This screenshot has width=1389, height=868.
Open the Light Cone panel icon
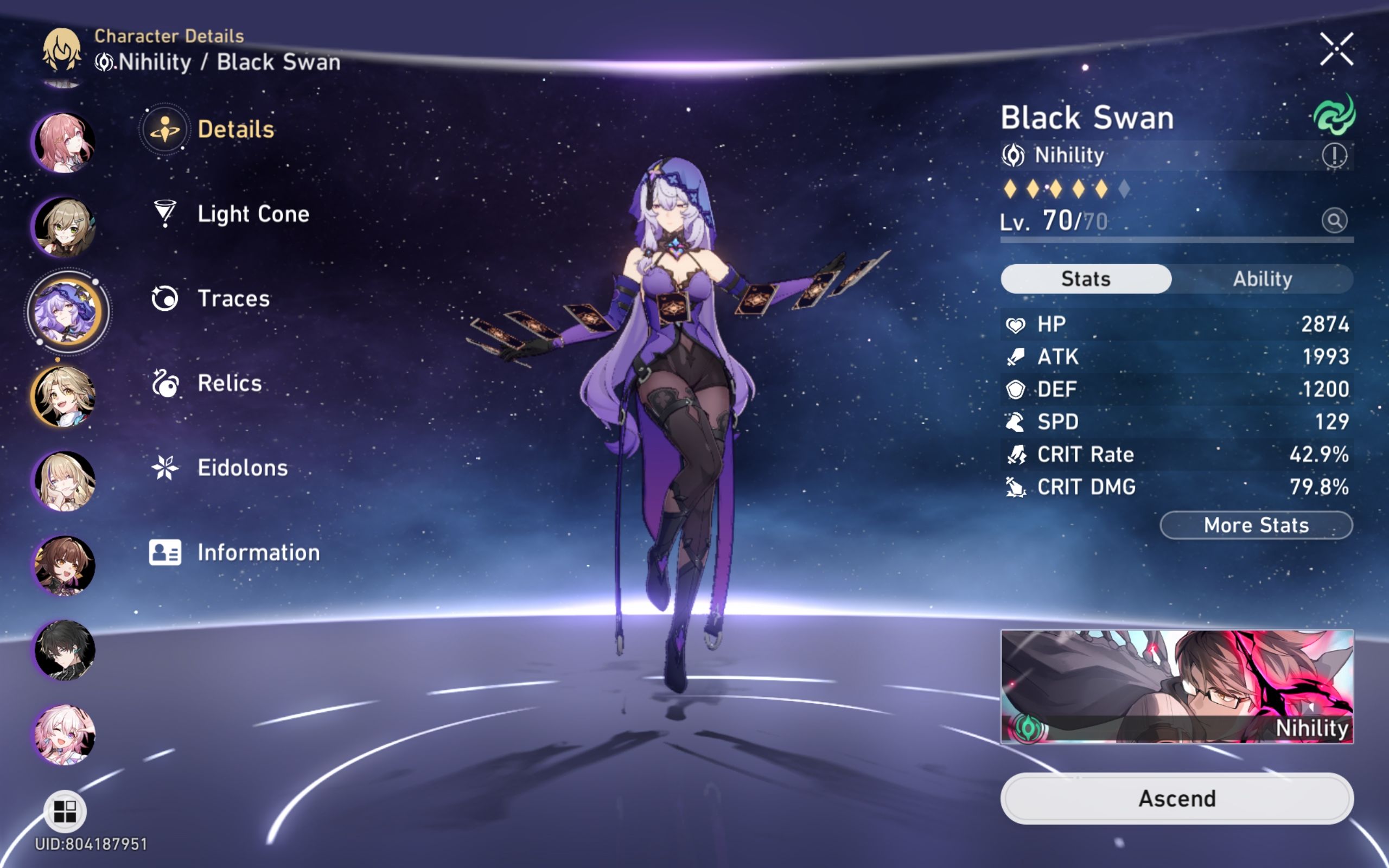click(x=165, y=214)
